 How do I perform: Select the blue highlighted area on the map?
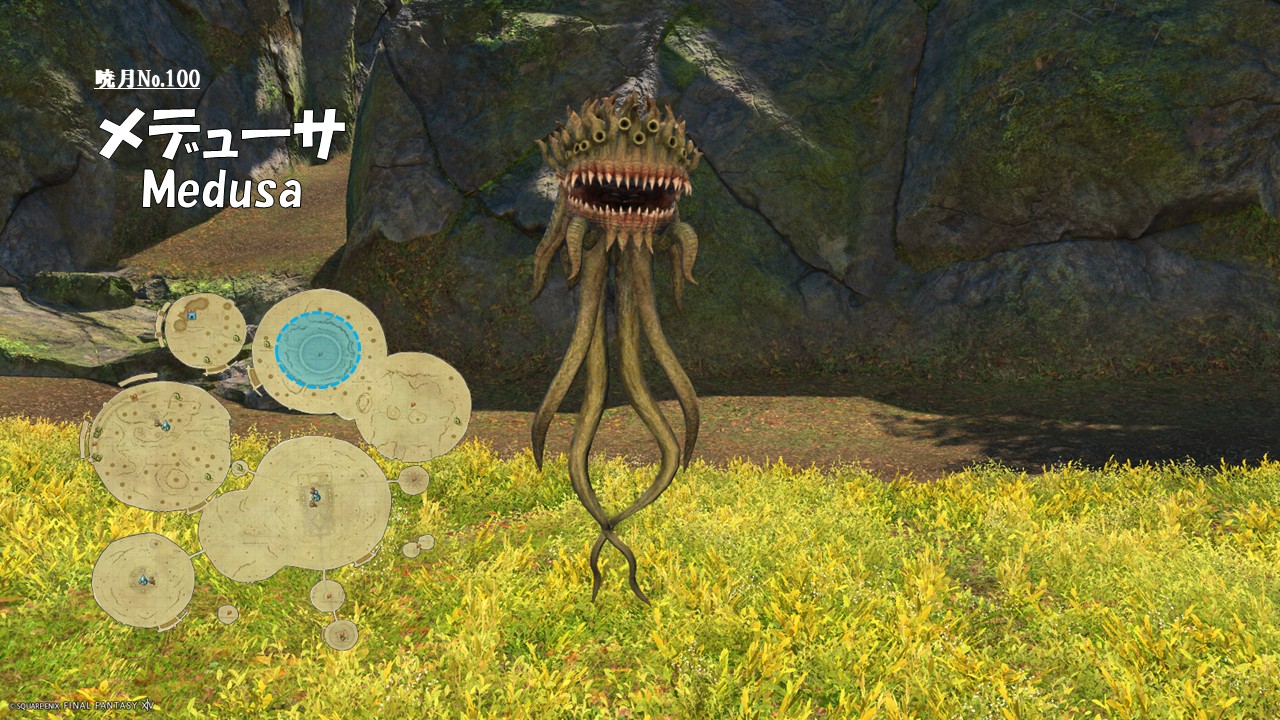(x=318, y=350)
